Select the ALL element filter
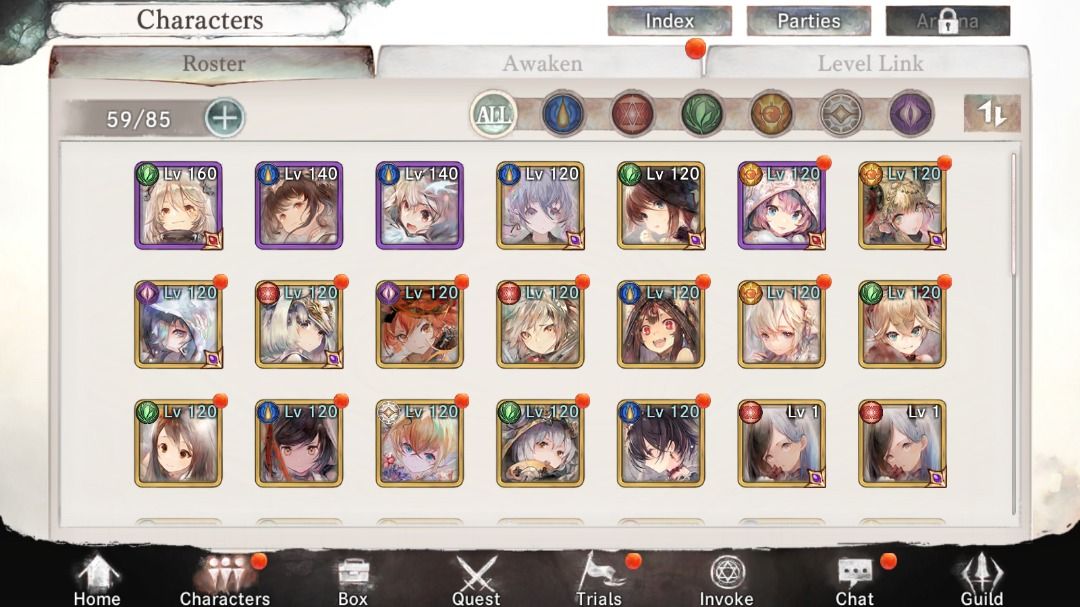This screenshot has height=607, width=1080. 493,114
